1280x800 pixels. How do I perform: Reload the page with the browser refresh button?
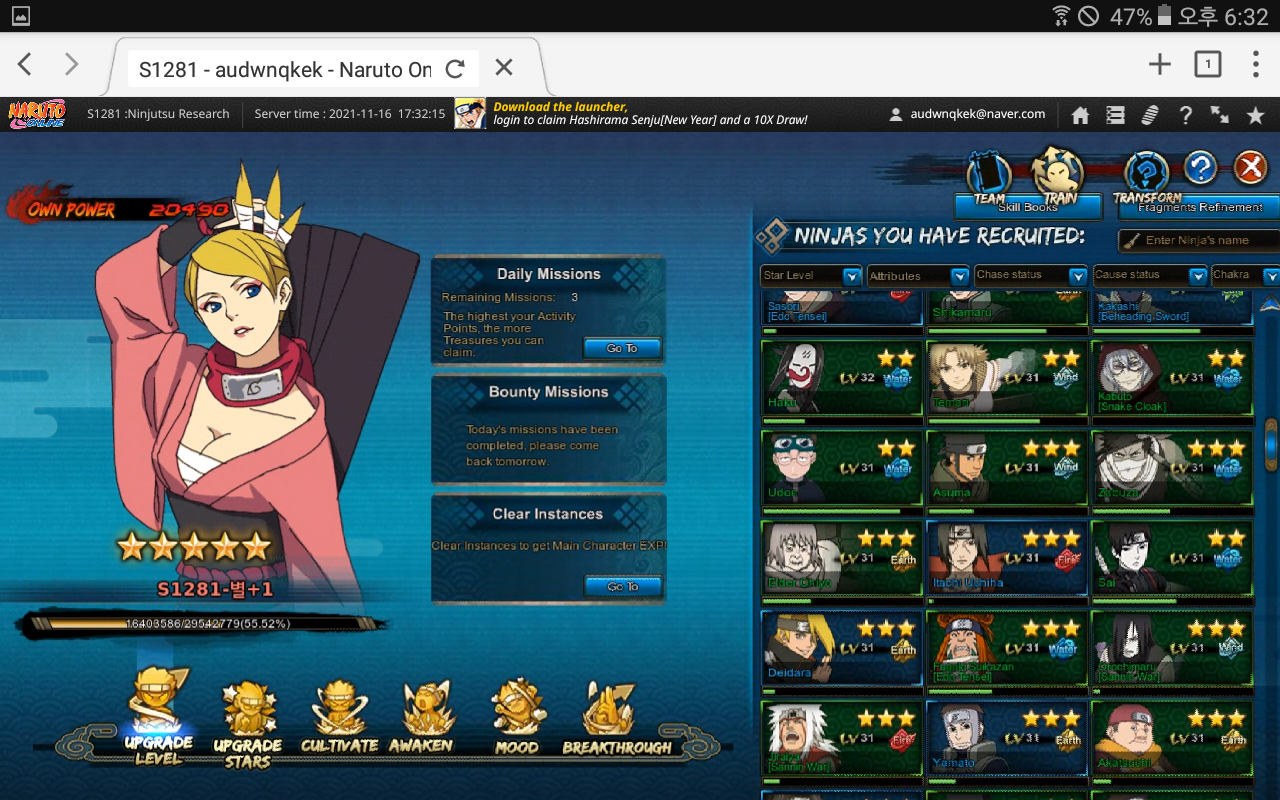(x=455, y=68)
